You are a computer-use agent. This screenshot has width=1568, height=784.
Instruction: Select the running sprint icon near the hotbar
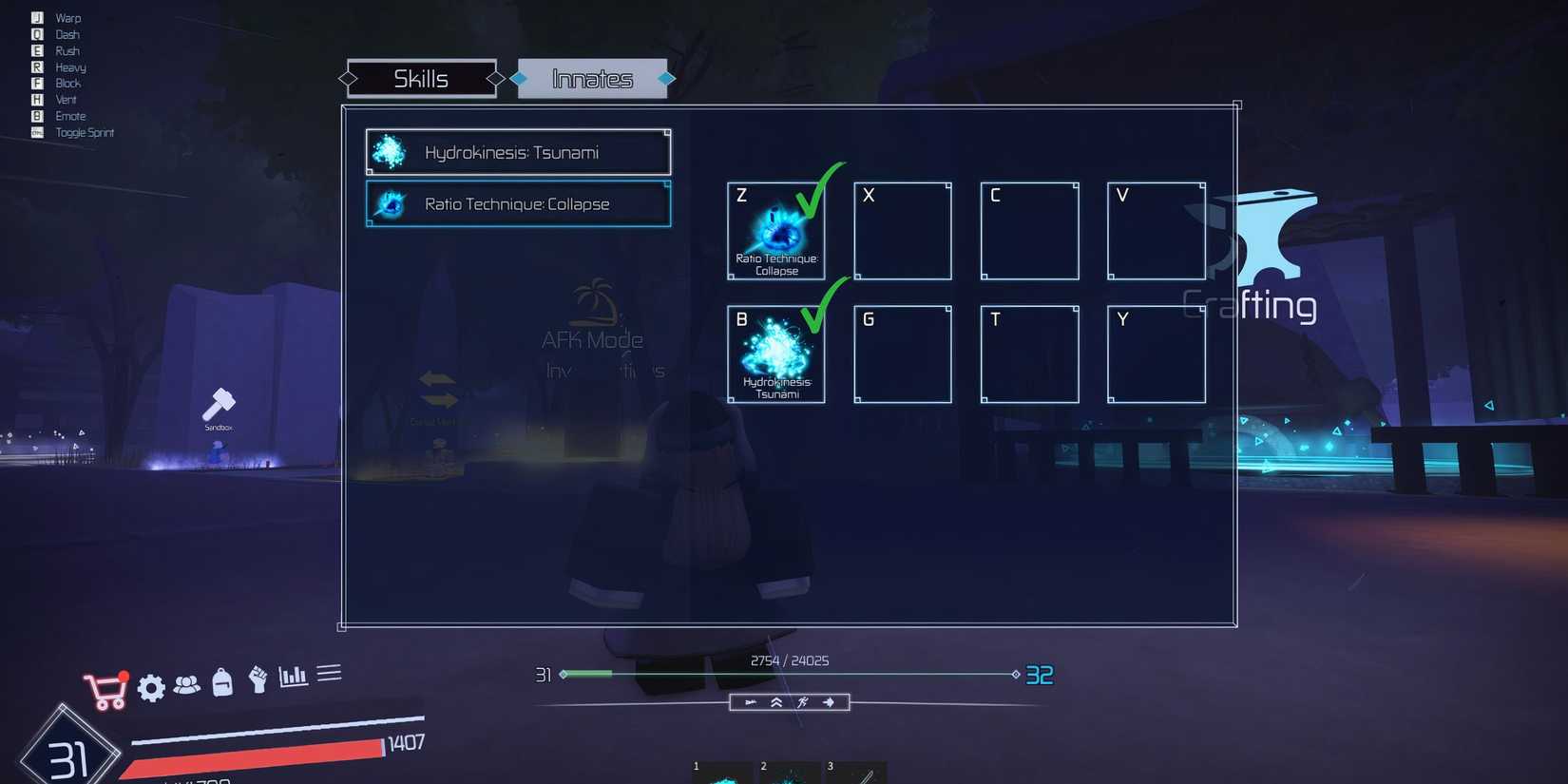[x=803, y=702]
